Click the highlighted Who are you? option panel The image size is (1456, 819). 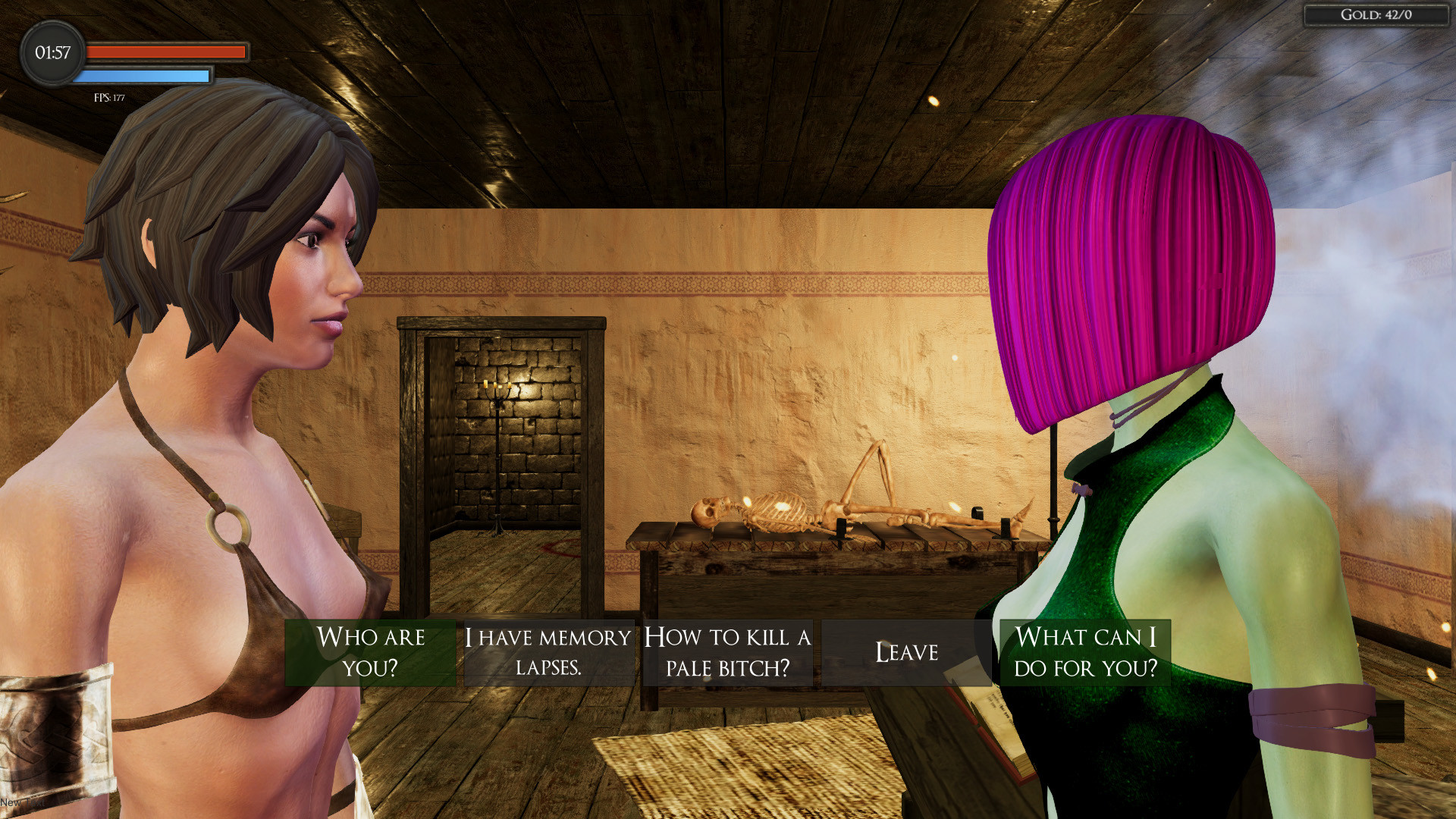click(x=371, y=652)
